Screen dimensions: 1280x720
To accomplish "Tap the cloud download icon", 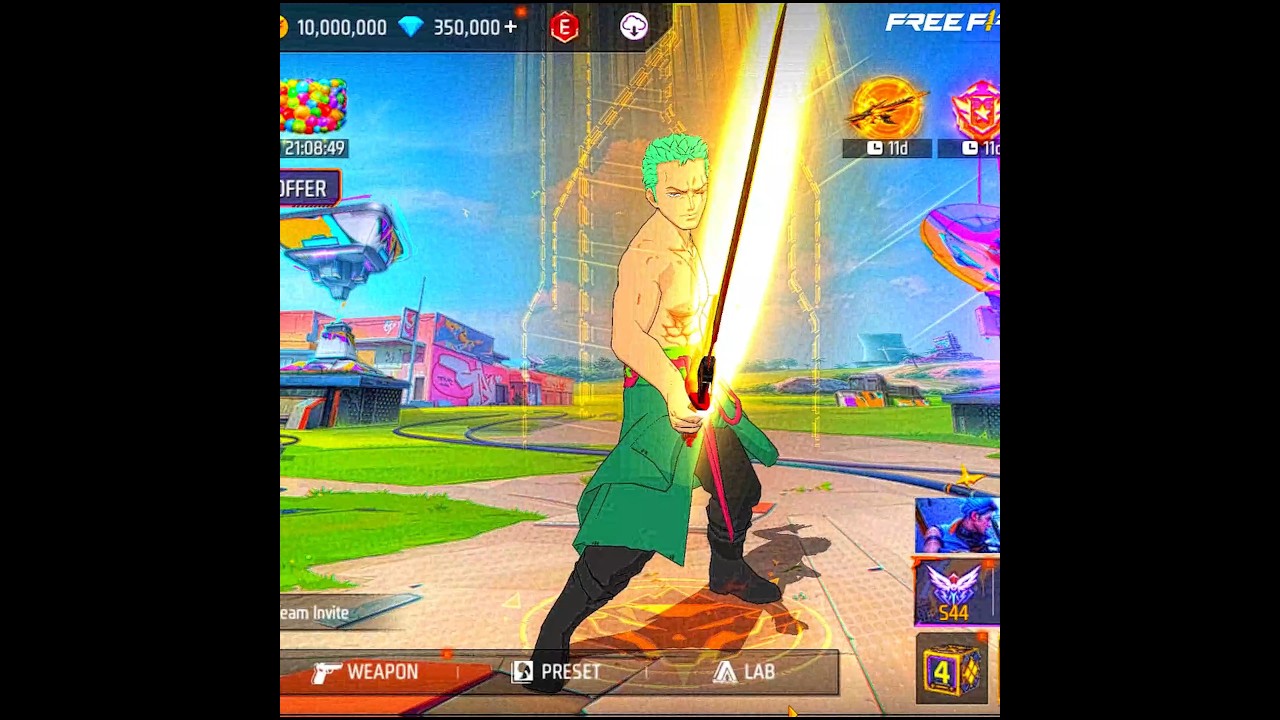I will [x=634, y=27].
